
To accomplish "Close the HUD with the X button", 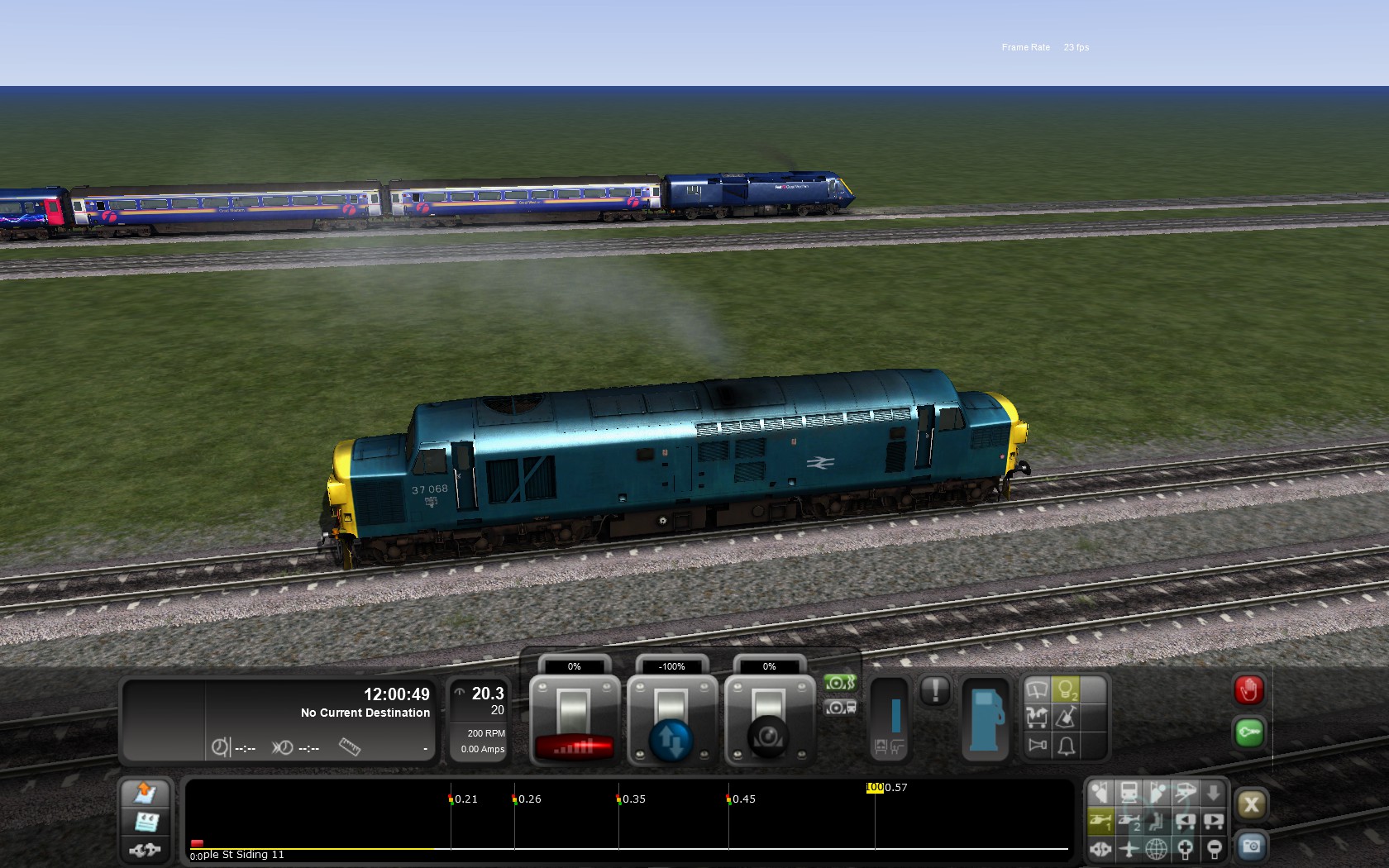I will pyautogui.click(x=1251, y=804).
